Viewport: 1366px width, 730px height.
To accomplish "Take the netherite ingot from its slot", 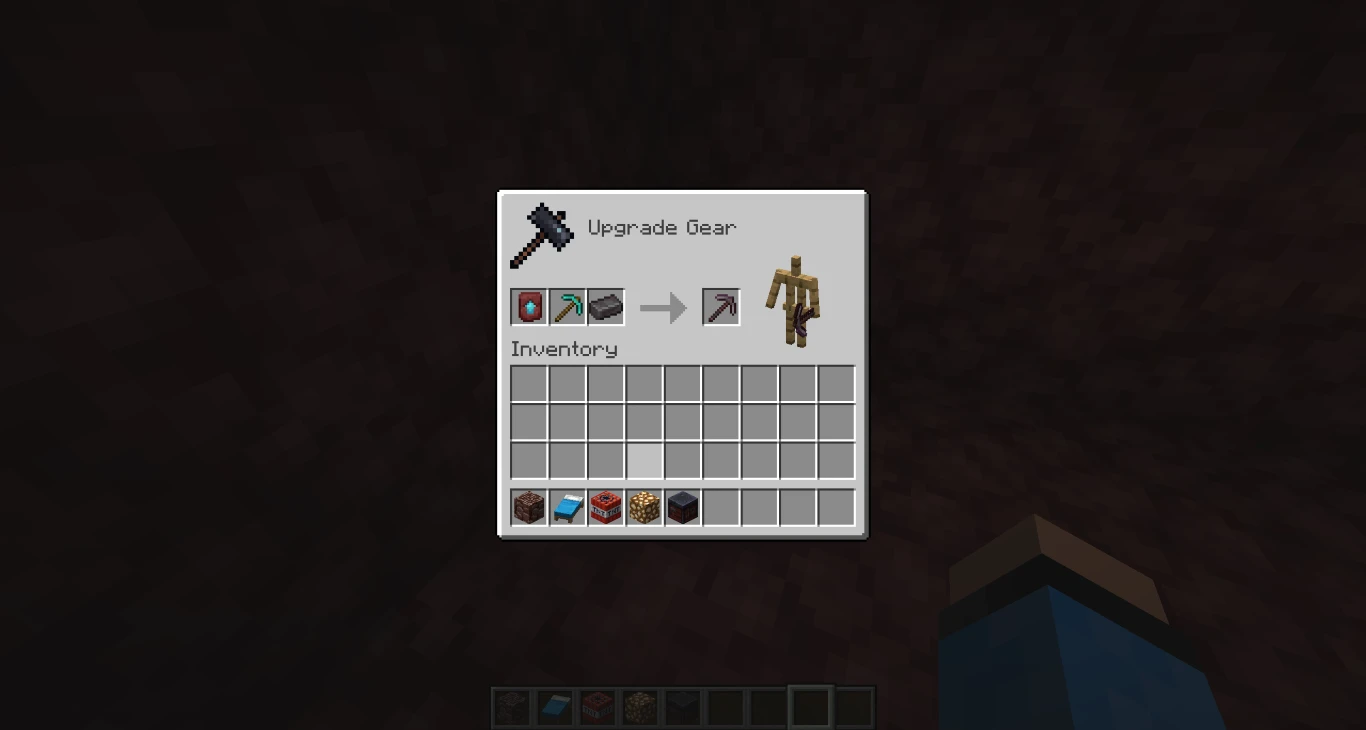I will pos(605,307).
